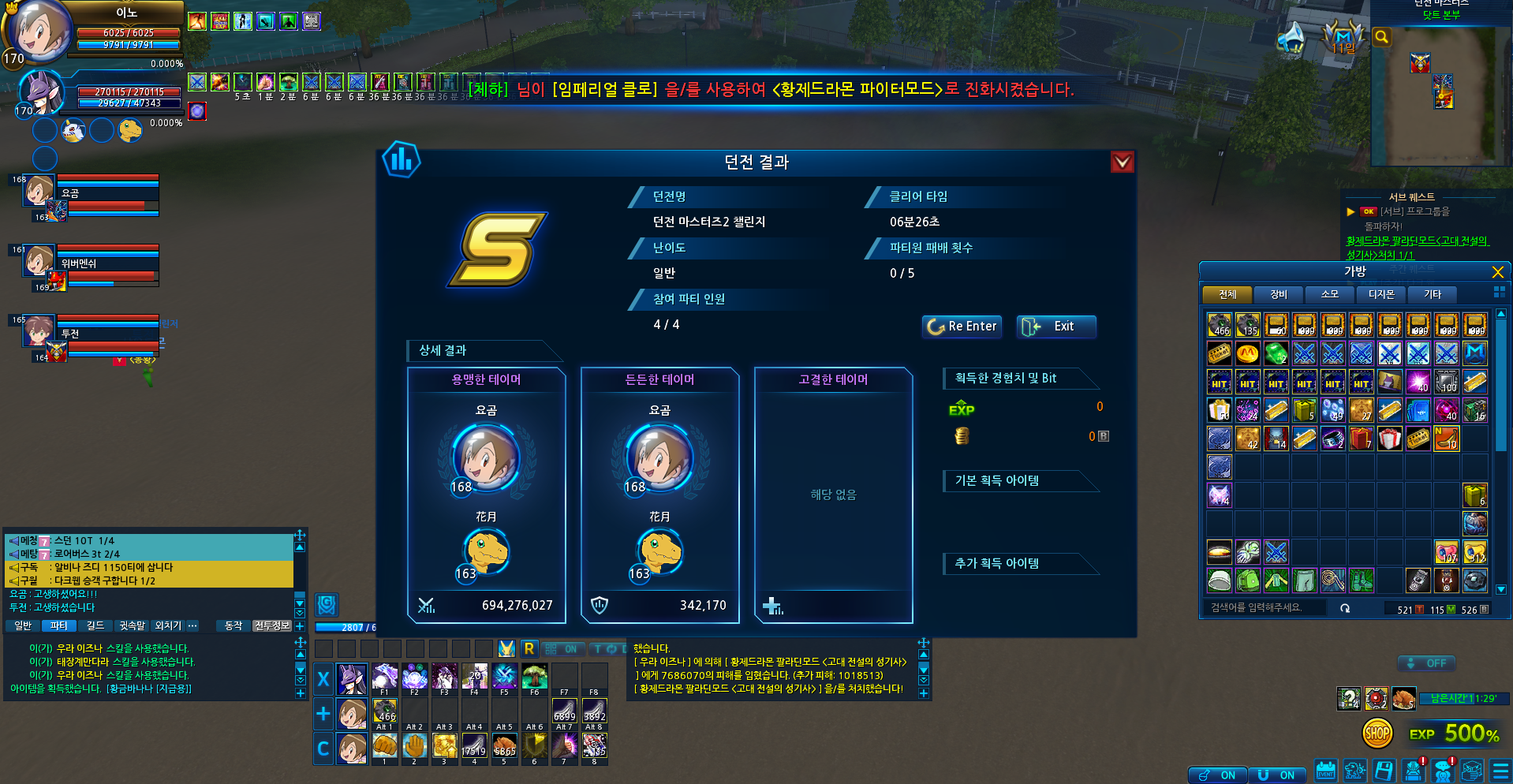
Task: Open the bar chart statistics icon
Action: [402, 160]
